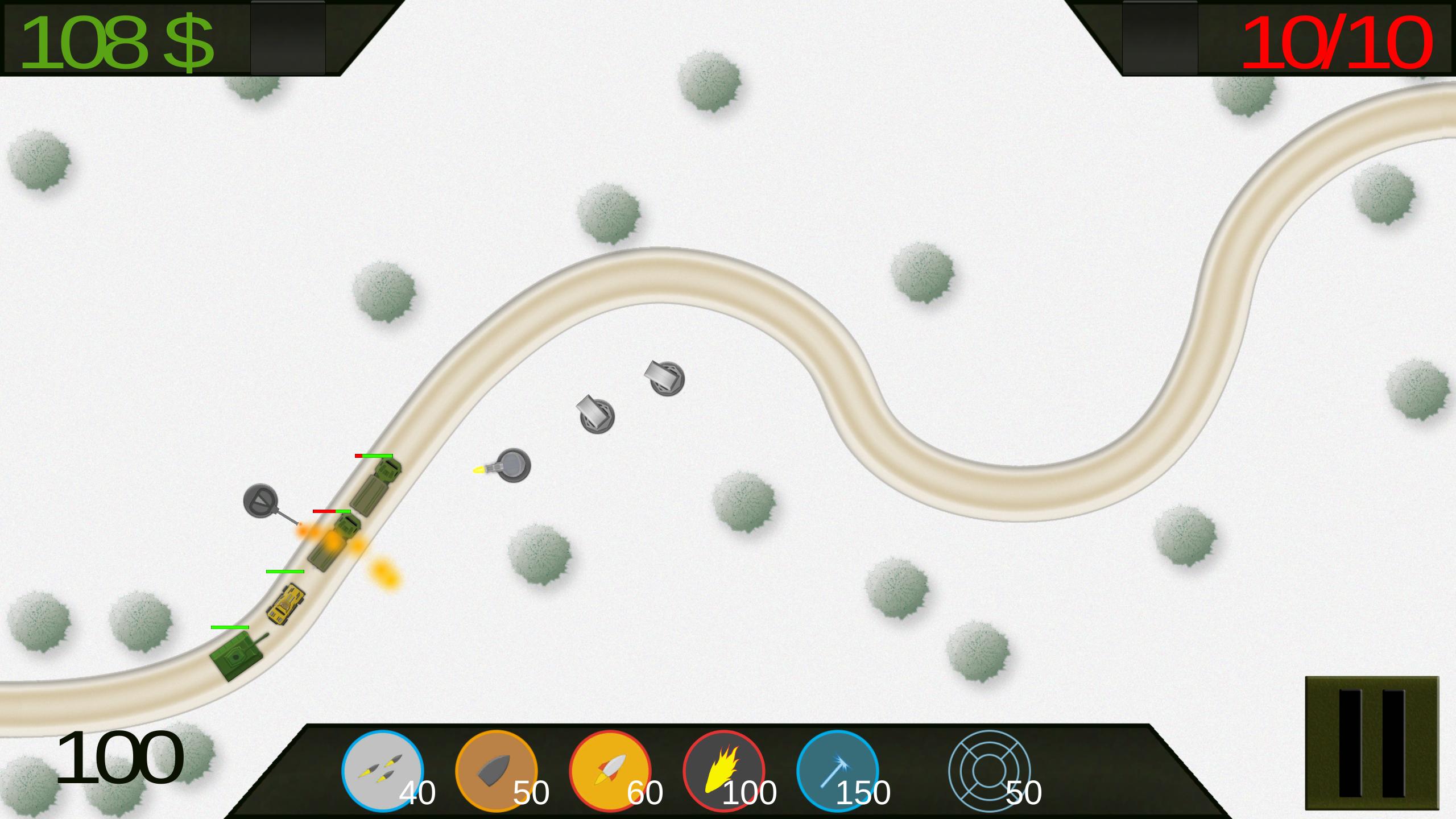Choose the blue laser tower costing 150

tap(837, 771)
